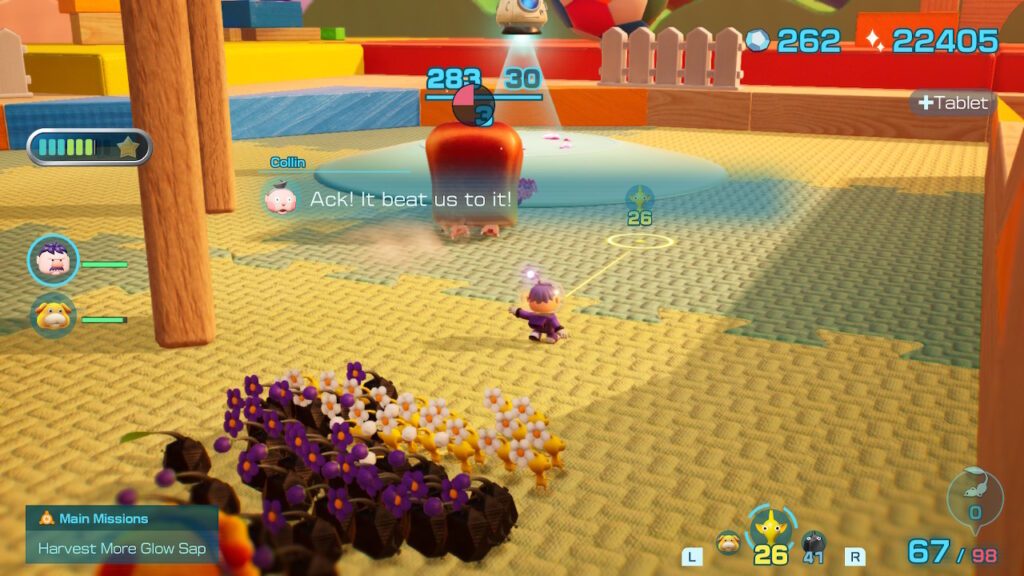The image size is (1024, 576).
Task: Select Oatchi's portrait on the left
Action: (53, 317)
